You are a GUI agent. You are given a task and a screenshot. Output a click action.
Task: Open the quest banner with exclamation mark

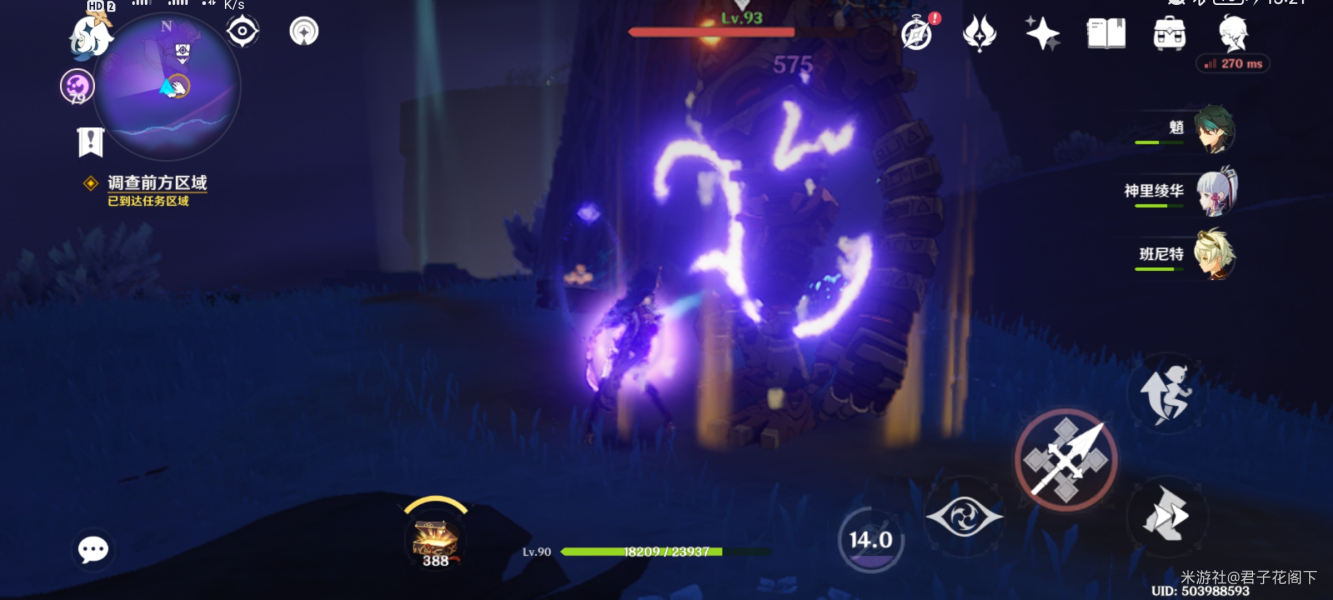[x=90, y=142]
